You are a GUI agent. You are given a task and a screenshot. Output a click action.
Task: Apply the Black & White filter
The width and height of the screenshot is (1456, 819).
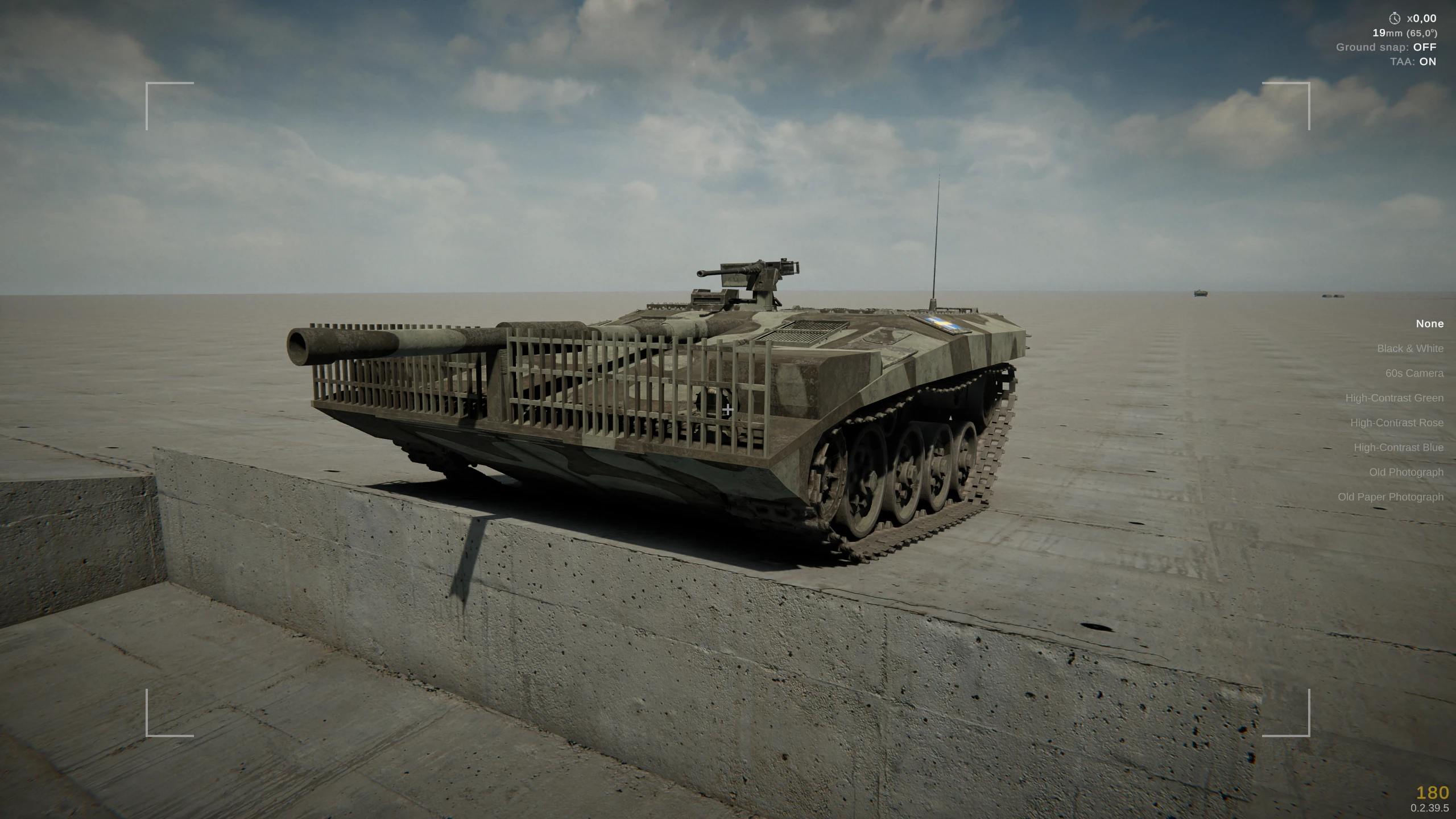(x=1410, y=348)
